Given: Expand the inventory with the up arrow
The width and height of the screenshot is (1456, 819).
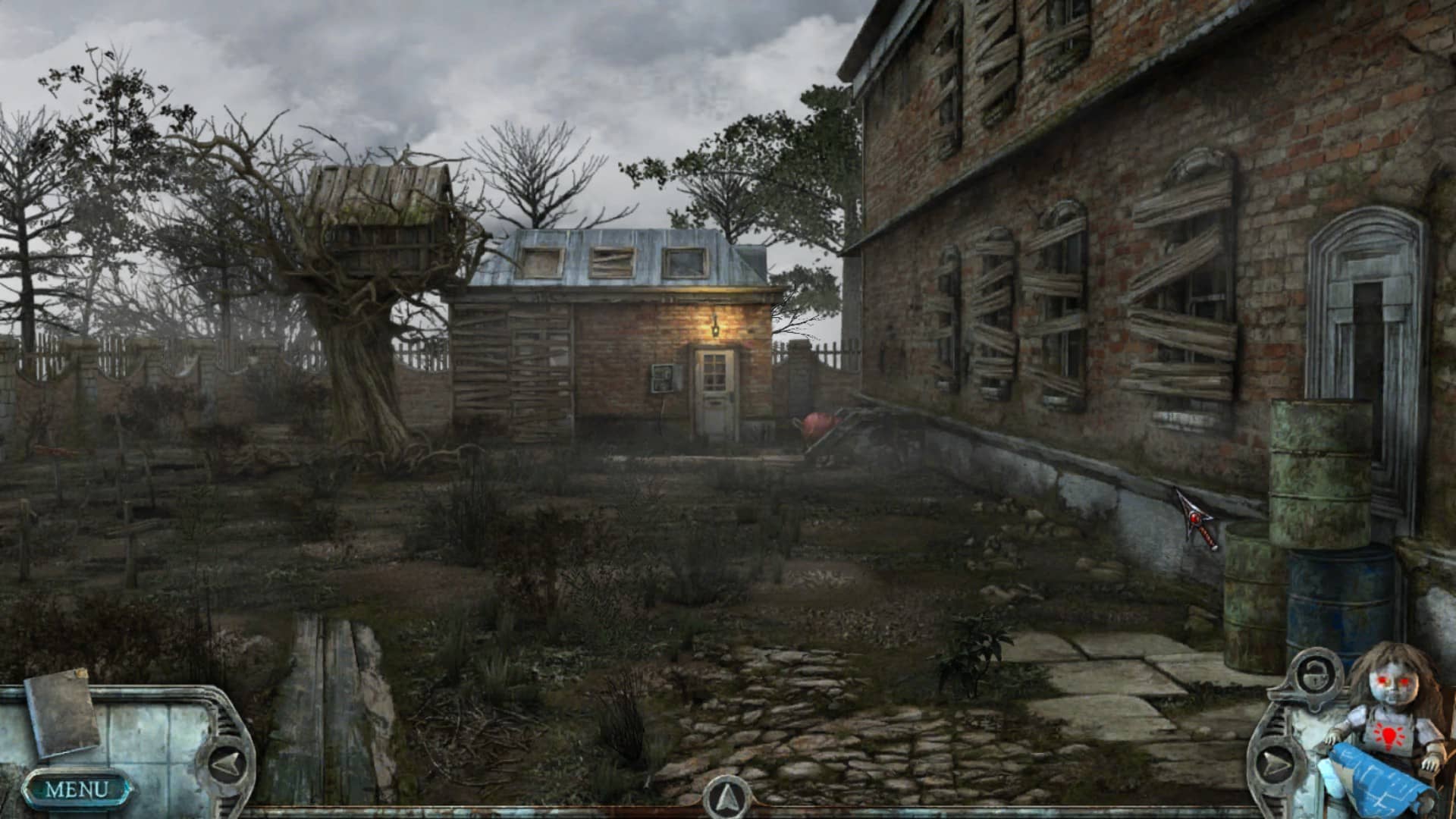Looking at the screenshot, I should tap(726, 797).
